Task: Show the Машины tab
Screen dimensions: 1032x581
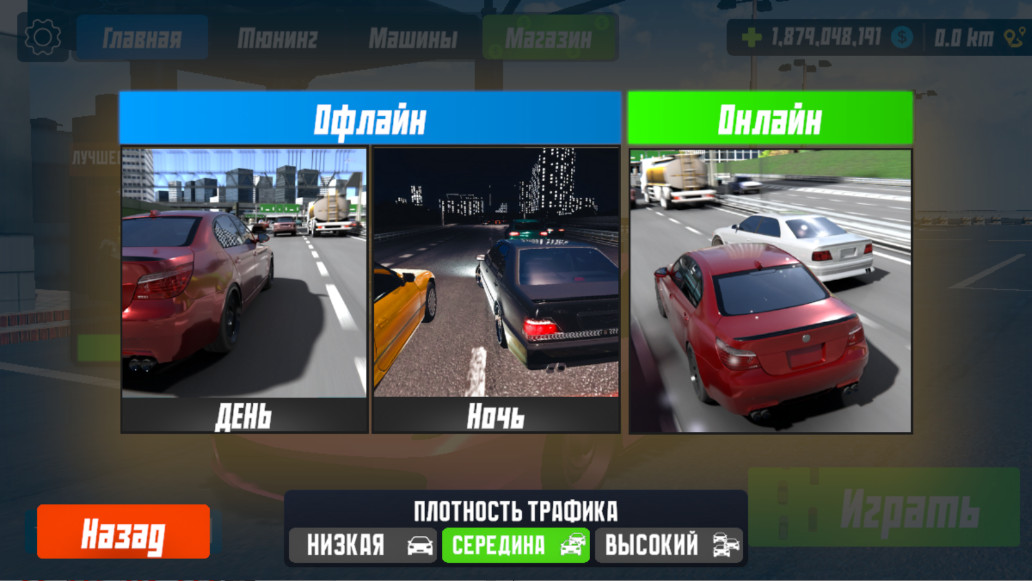Action: coord(413,38)
